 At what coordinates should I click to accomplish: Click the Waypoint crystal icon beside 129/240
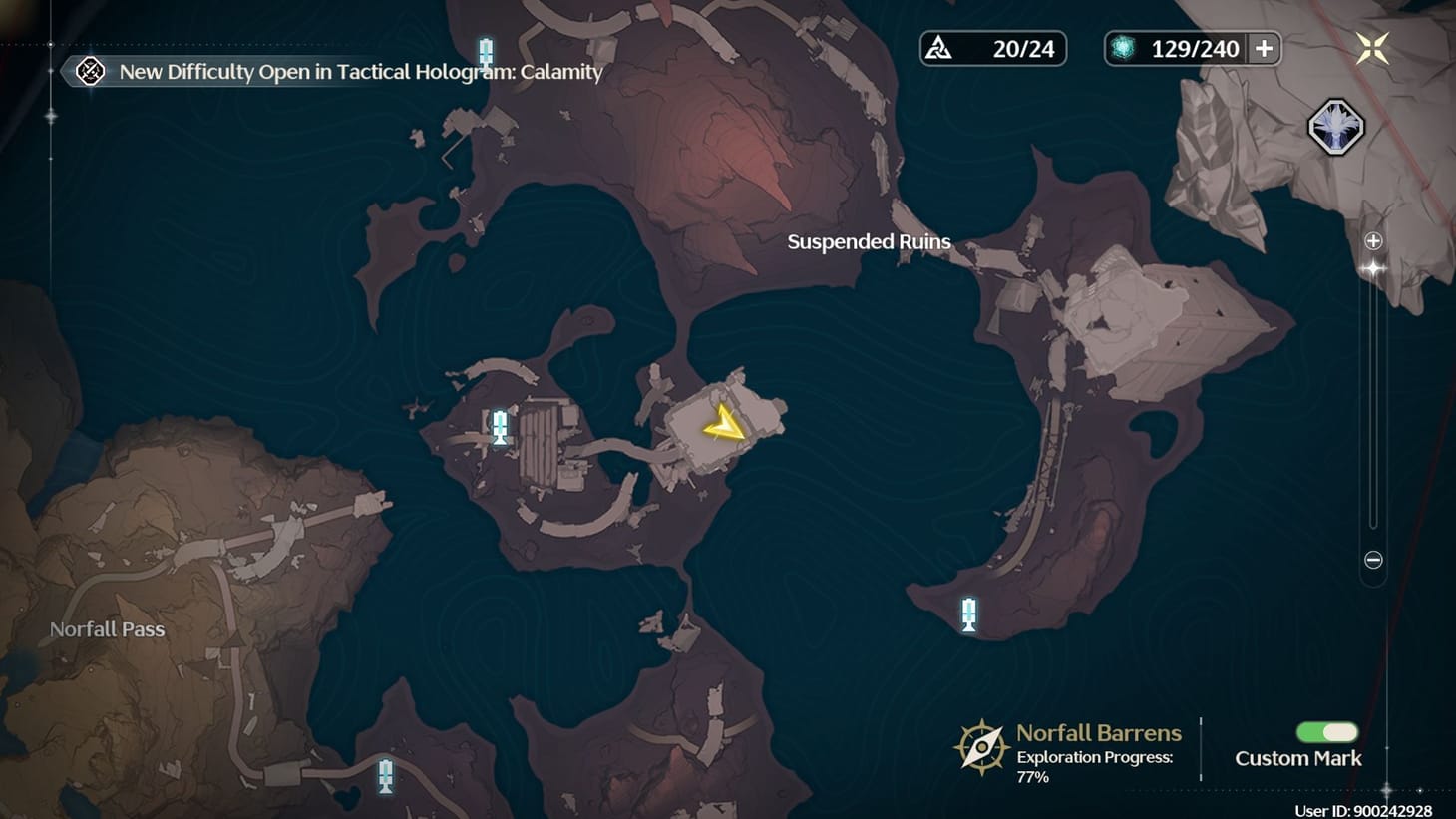tap(1125, 47)
